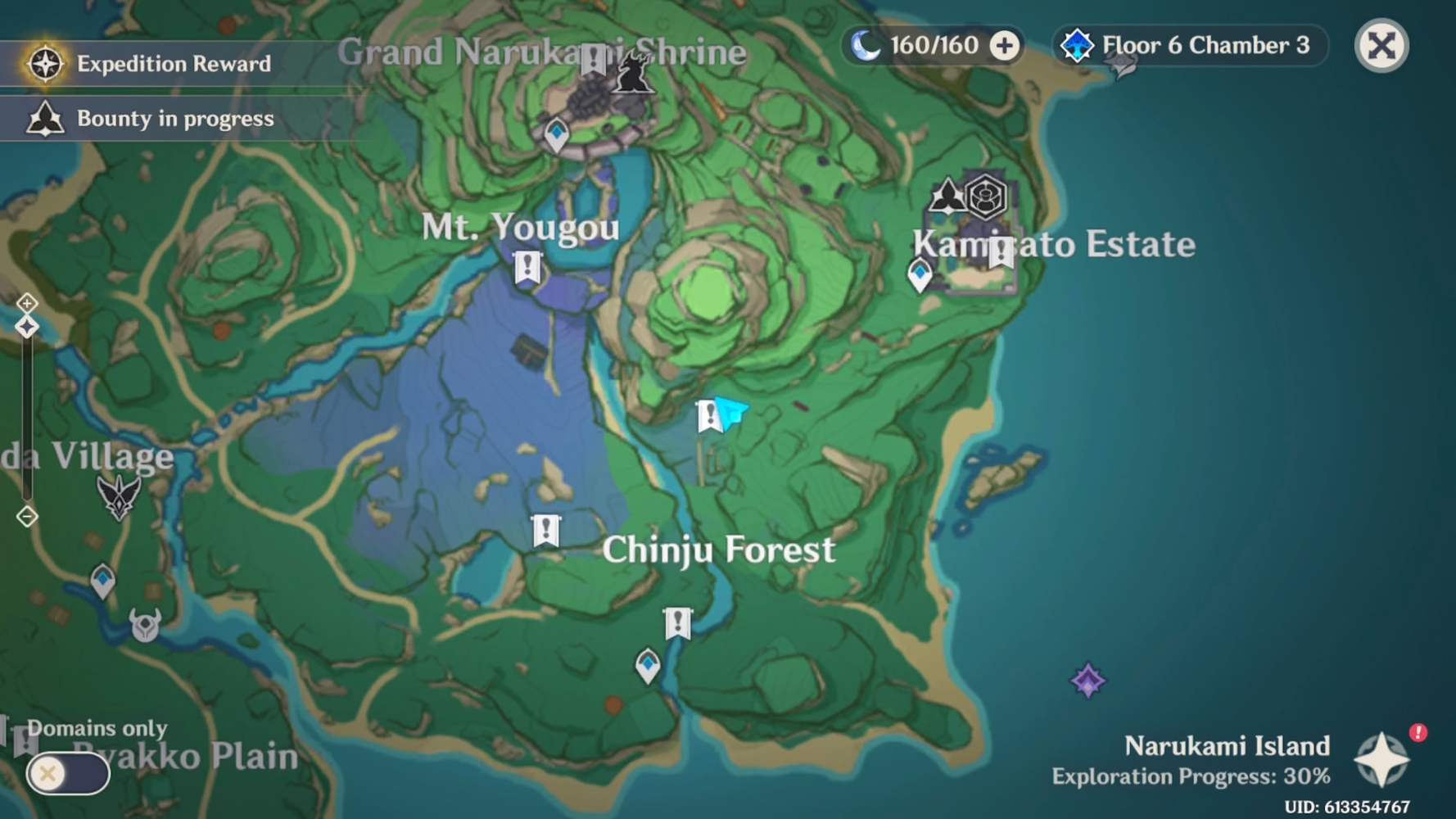Click the quest marker west of Chinju Forest
1456x819 pixels.
[x=545, y=529]
